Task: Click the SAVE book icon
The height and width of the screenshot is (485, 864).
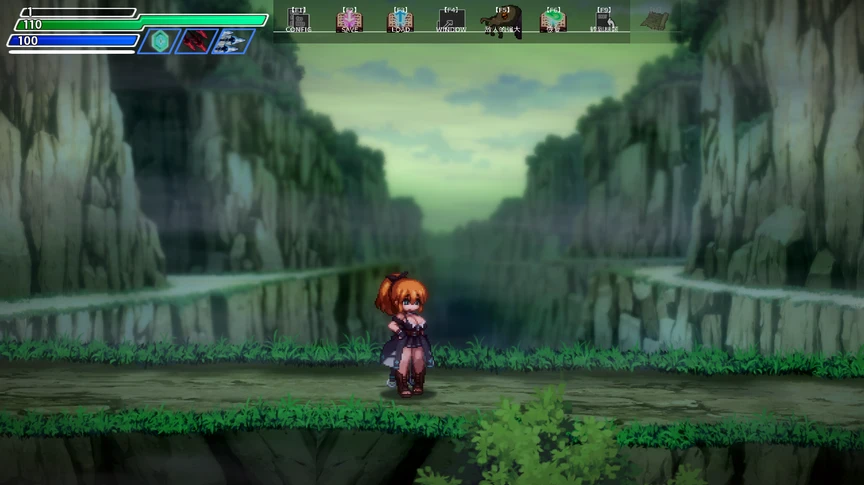Action: pyautogui.click(x=349, y=20)
